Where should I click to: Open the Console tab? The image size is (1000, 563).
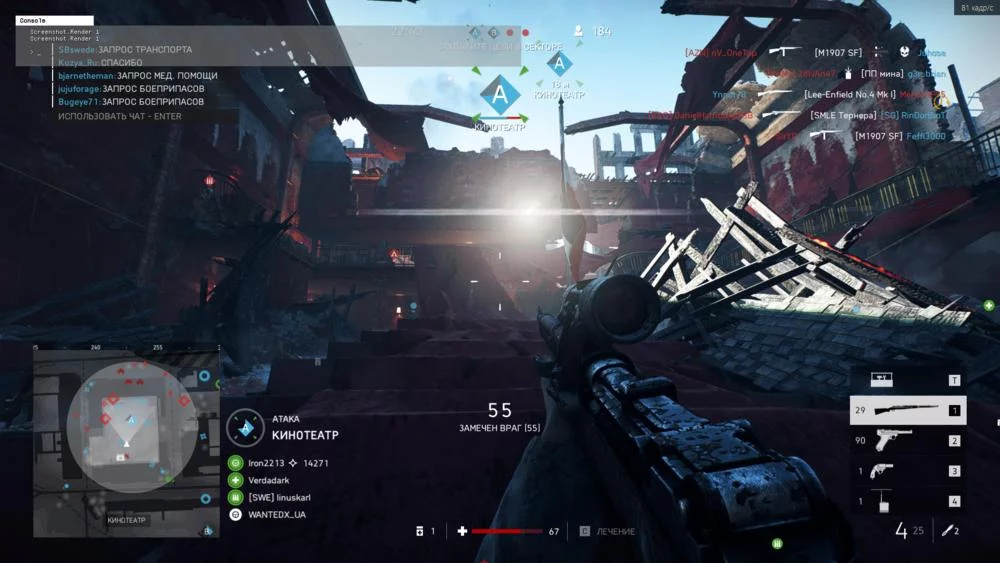(x=56, y=20)
